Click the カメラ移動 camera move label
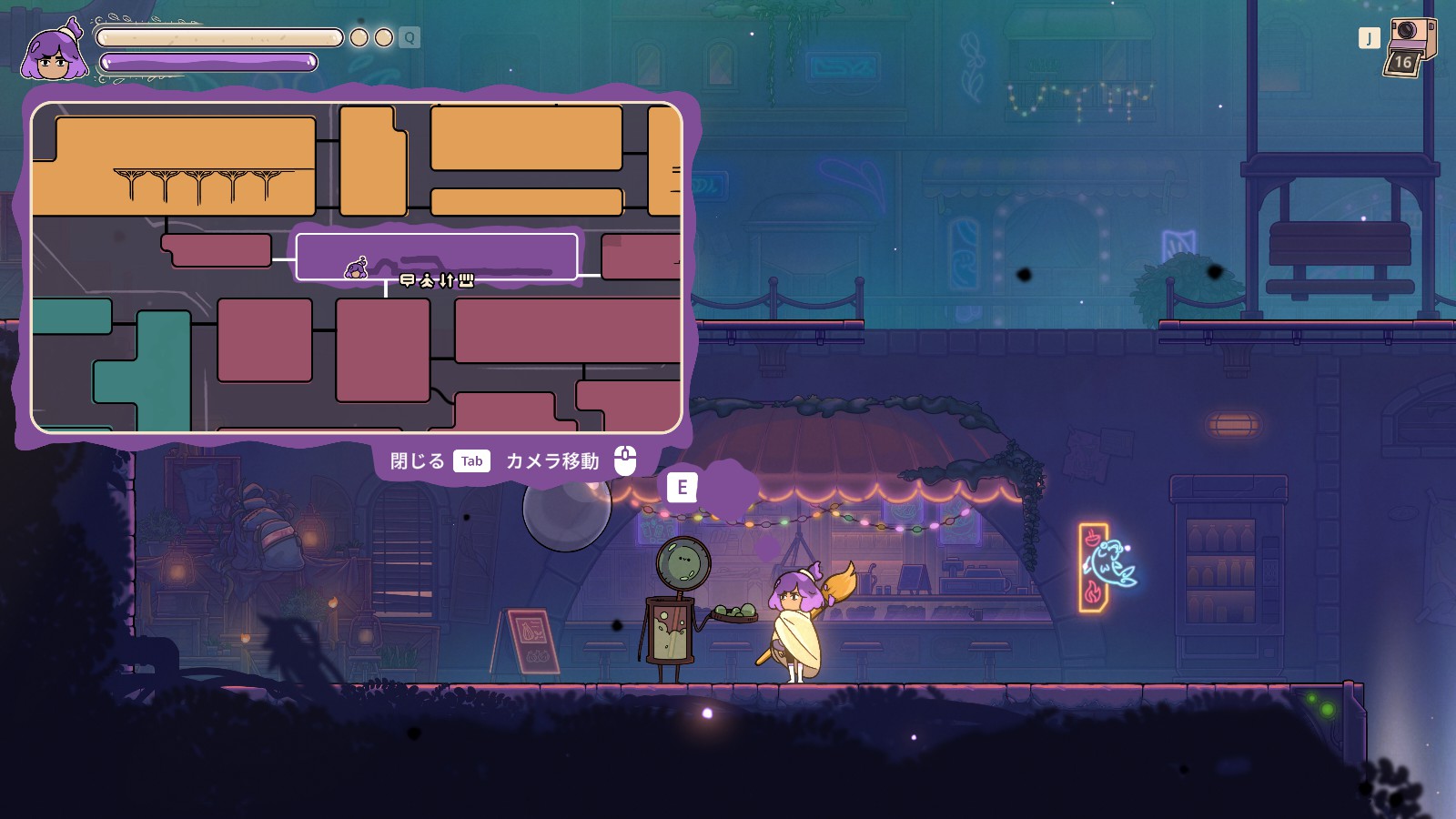 (x=552, y=461)
